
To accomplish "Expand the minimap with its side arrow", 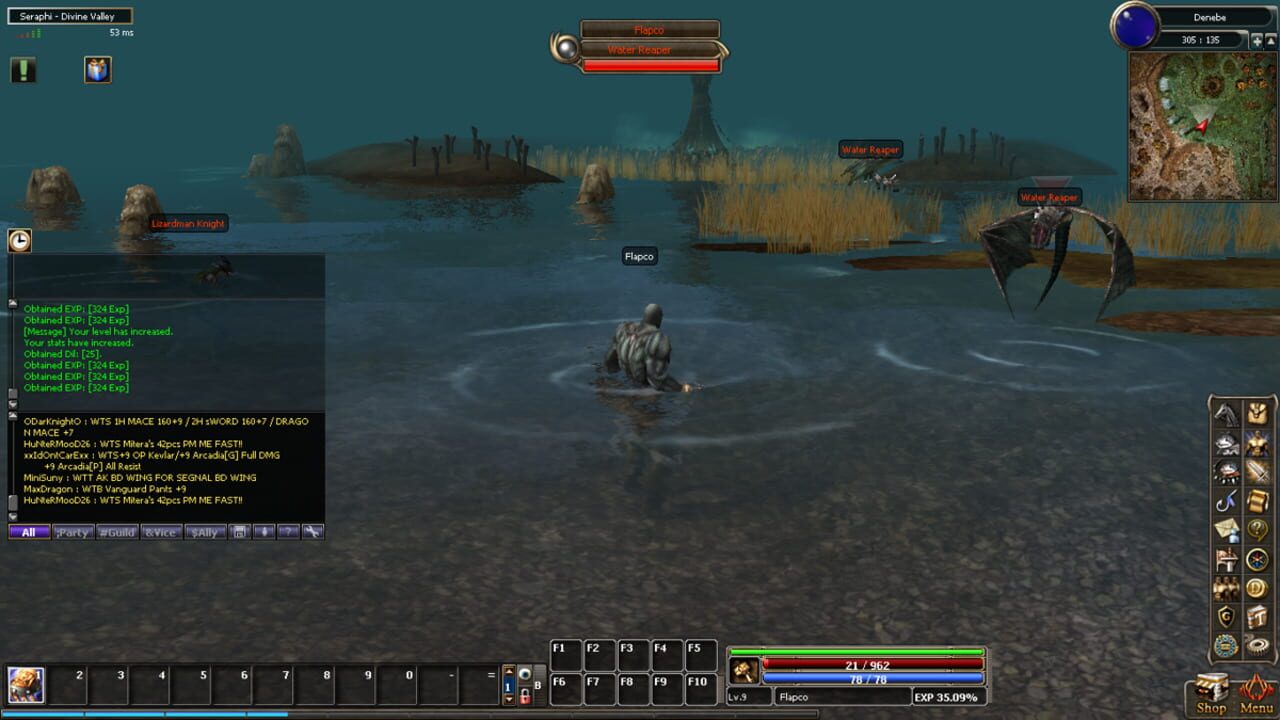I will (1271, 41).
